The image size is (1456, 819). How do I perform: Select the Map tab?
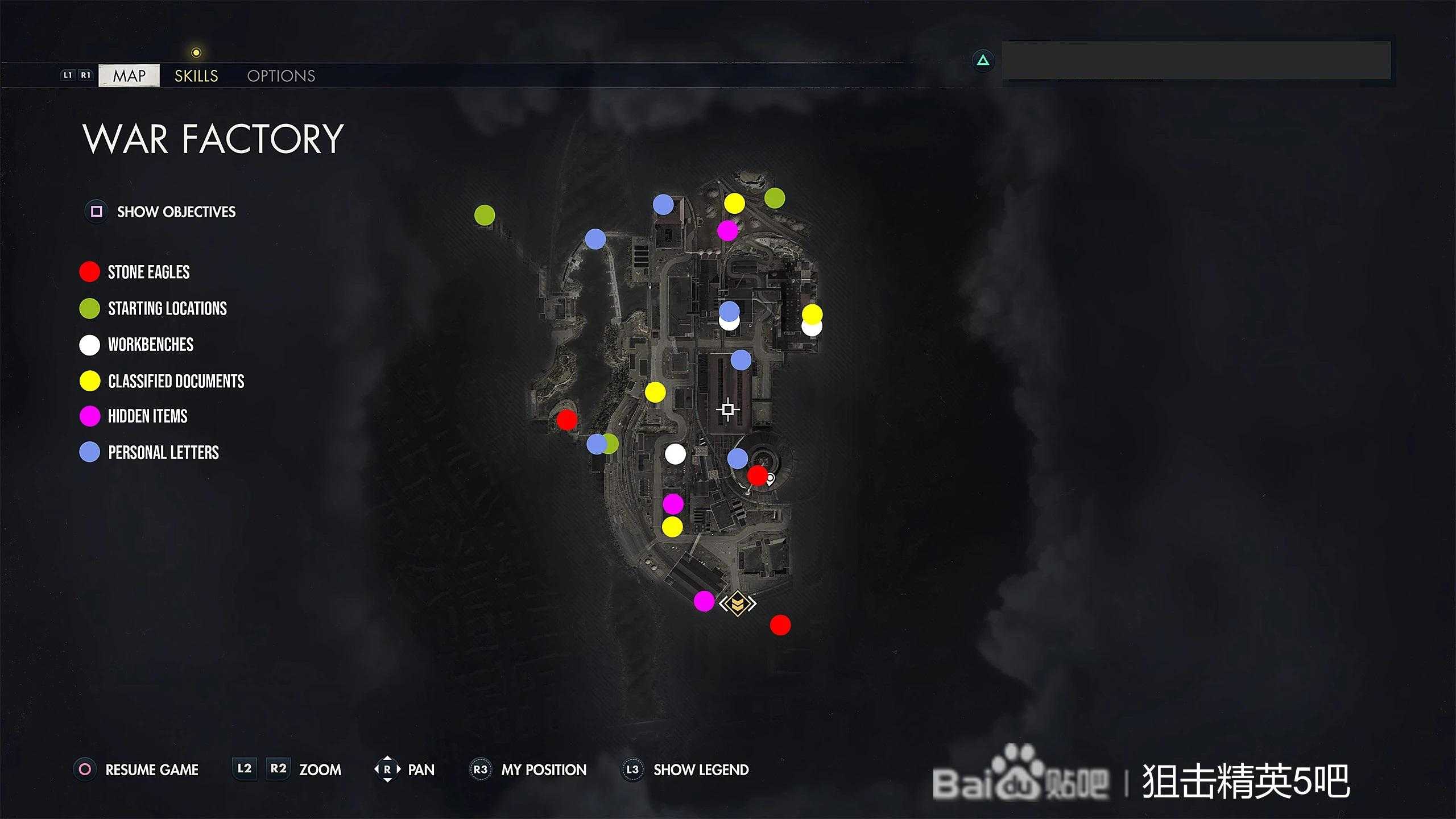click(129, 76)
